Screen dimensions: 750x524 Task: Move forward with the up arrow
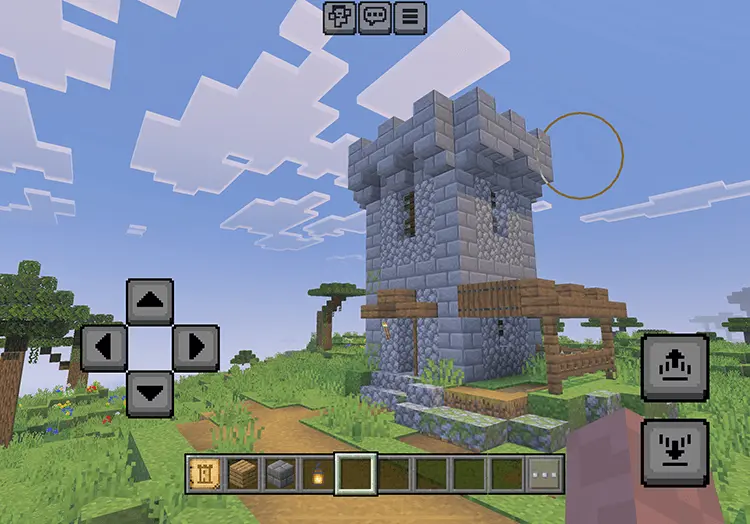(x=150, y=301)
